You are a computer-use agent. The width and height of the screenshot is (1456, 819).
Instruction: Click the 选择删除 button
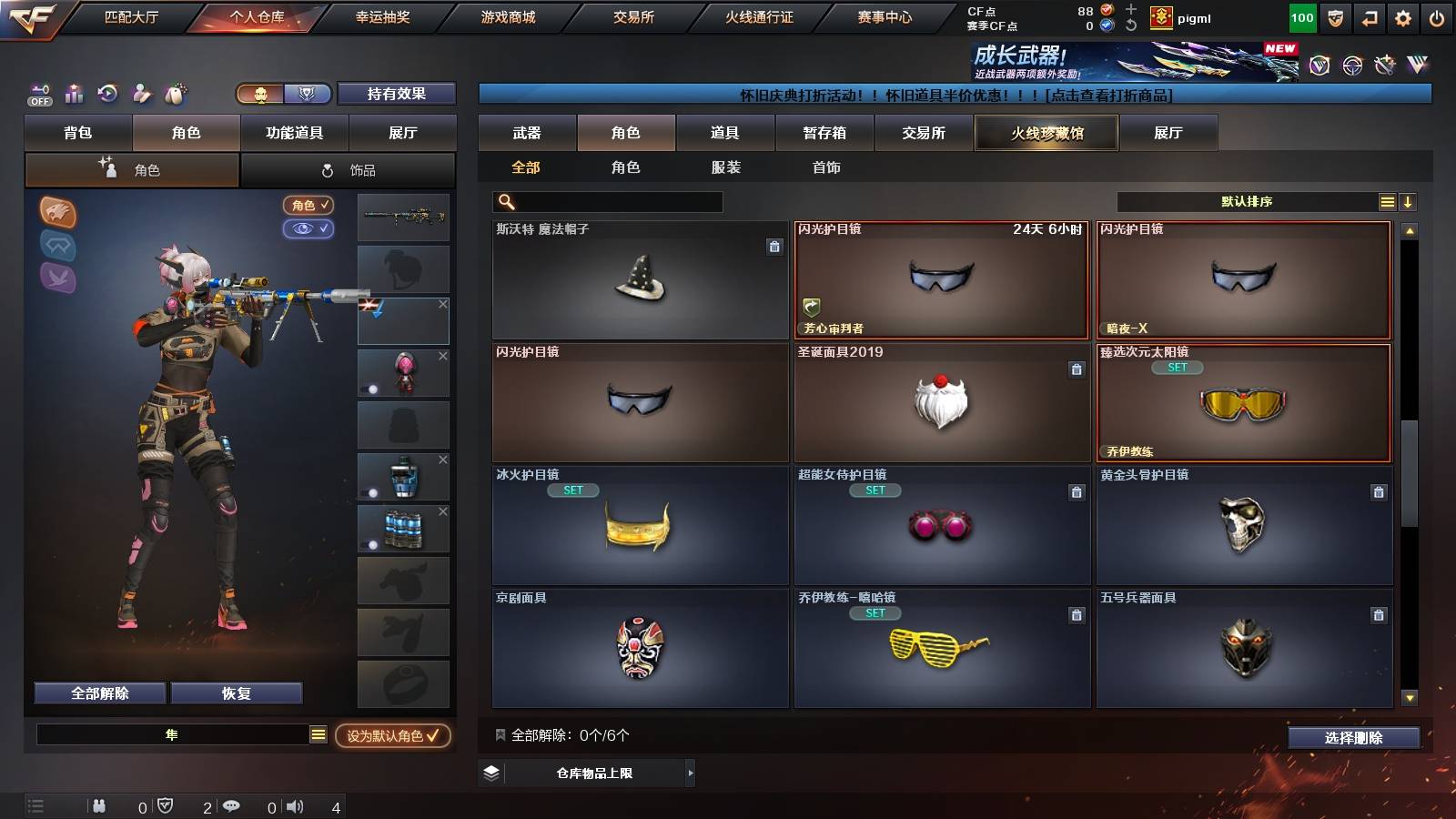click(x=1354, y=738)
